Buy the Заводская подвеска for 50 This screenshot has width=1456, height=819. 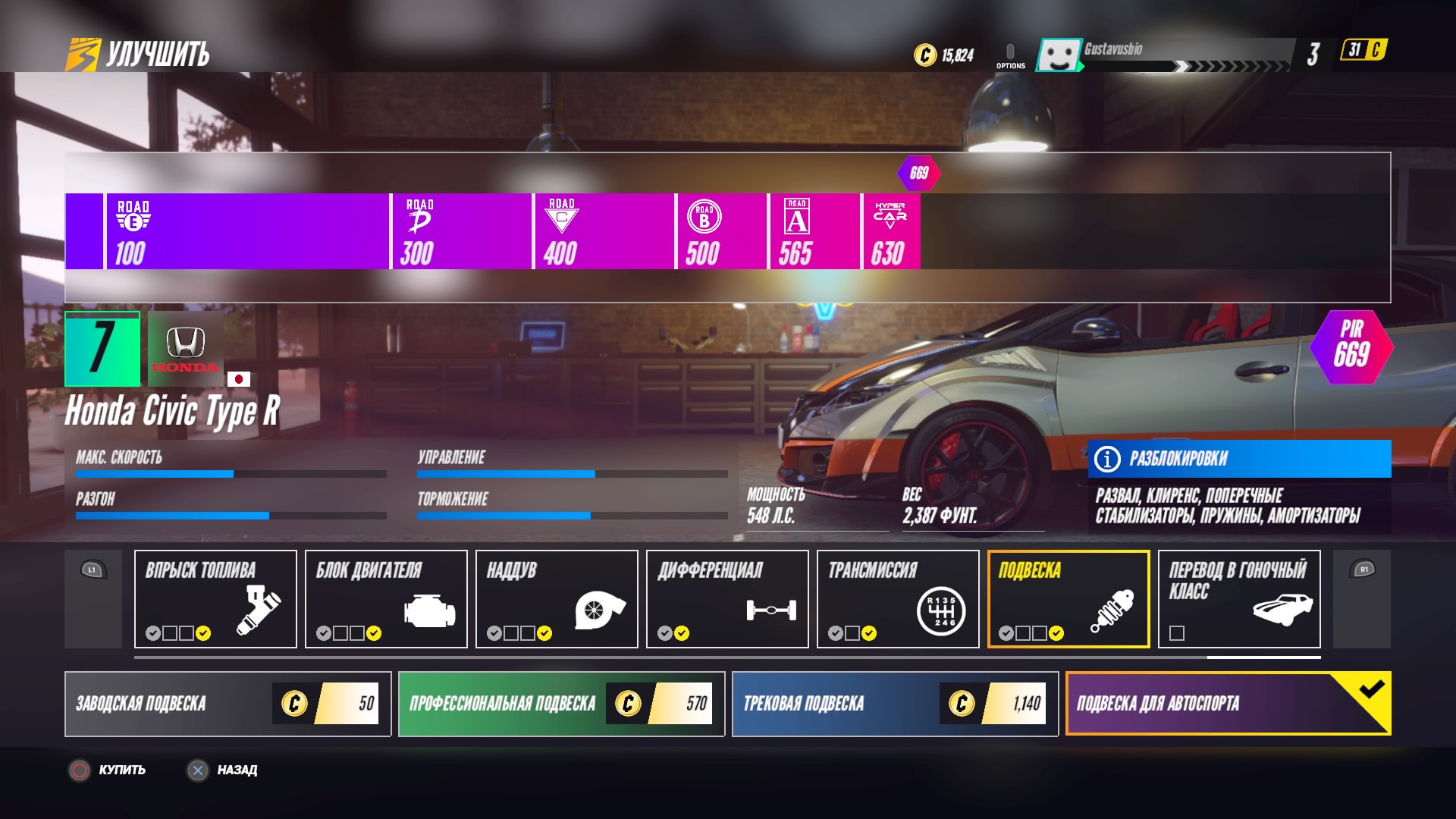[x=227, y=704]
